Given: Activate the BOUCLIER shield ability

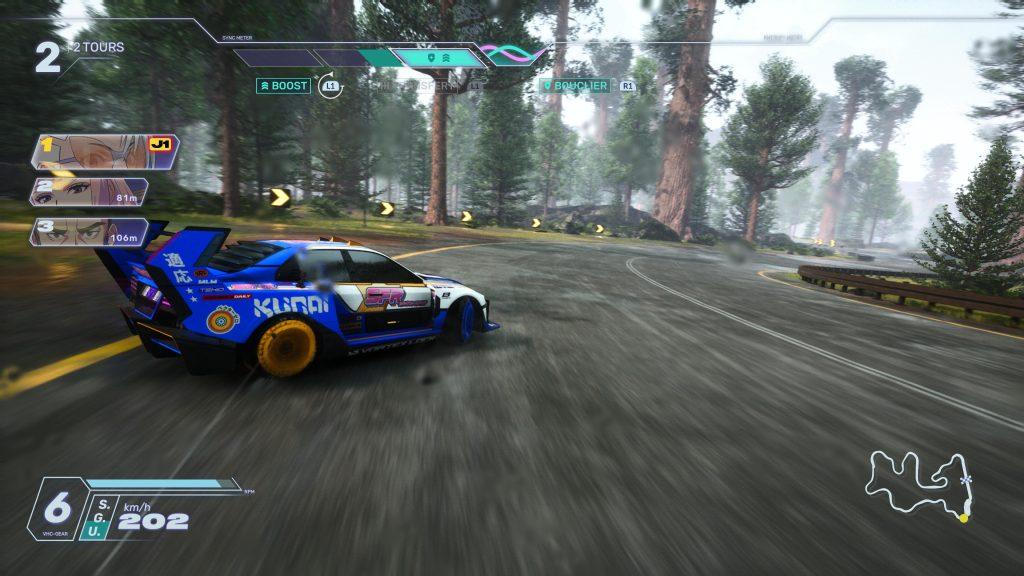Looking at the screenshot, I should pyautogui.click(x=576, y=86).
